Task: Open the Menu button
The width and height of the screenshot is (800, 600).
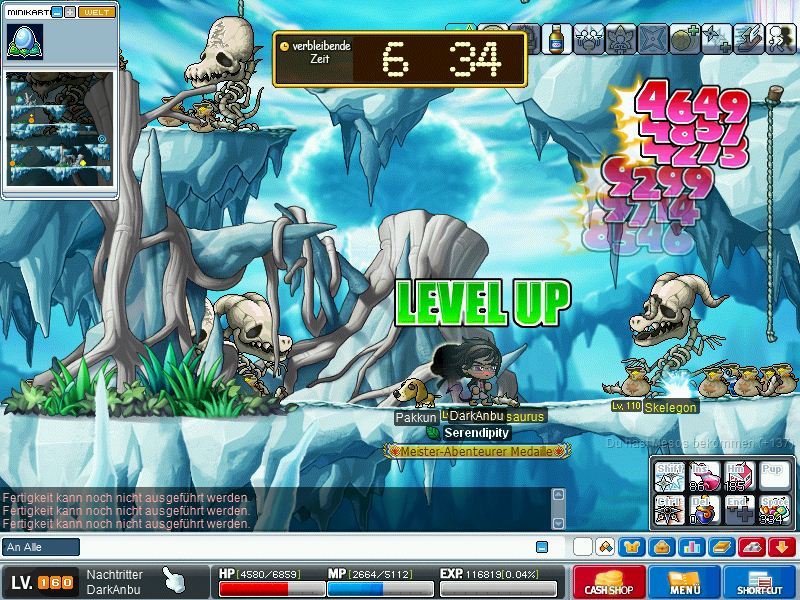Action: coord(685,582)
